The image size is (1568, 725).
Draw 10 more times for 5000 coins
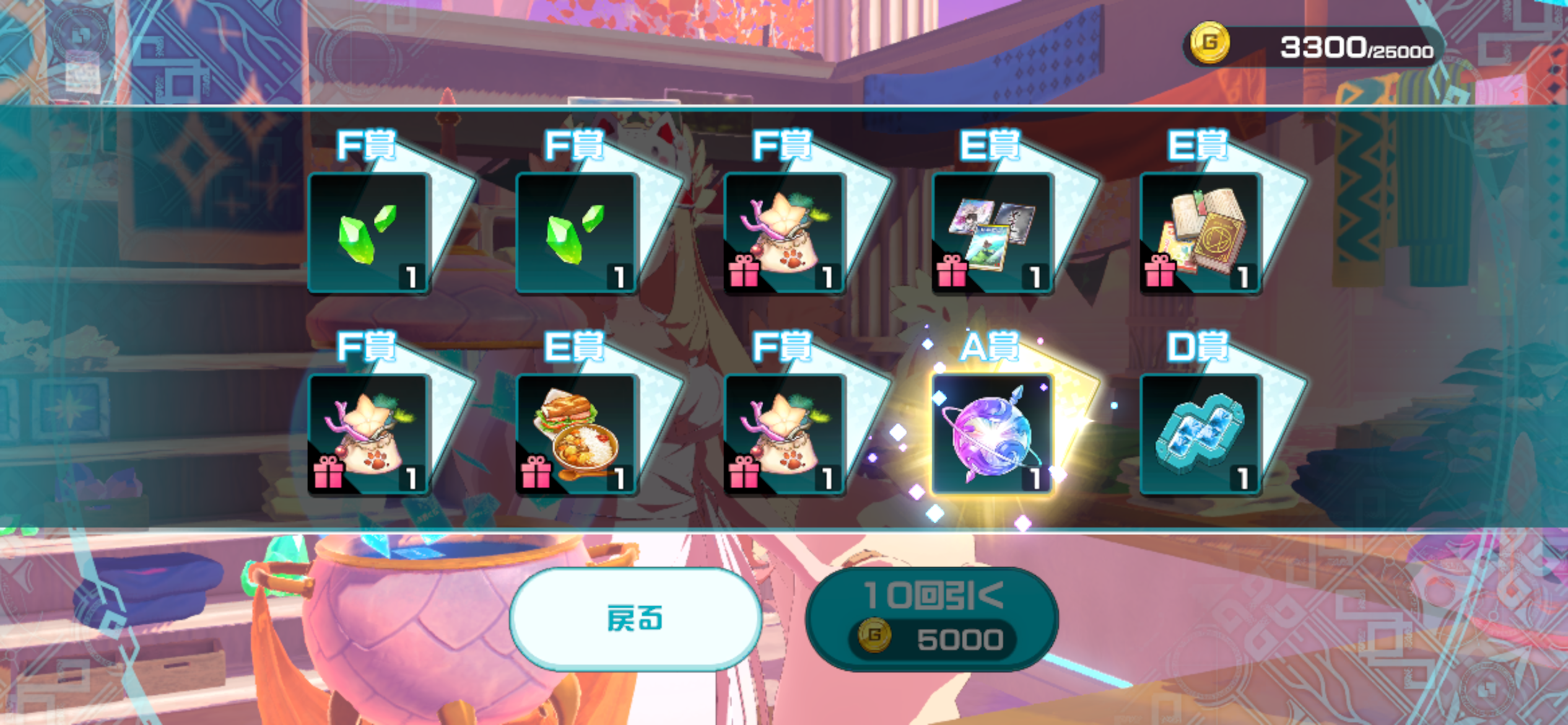932,618
